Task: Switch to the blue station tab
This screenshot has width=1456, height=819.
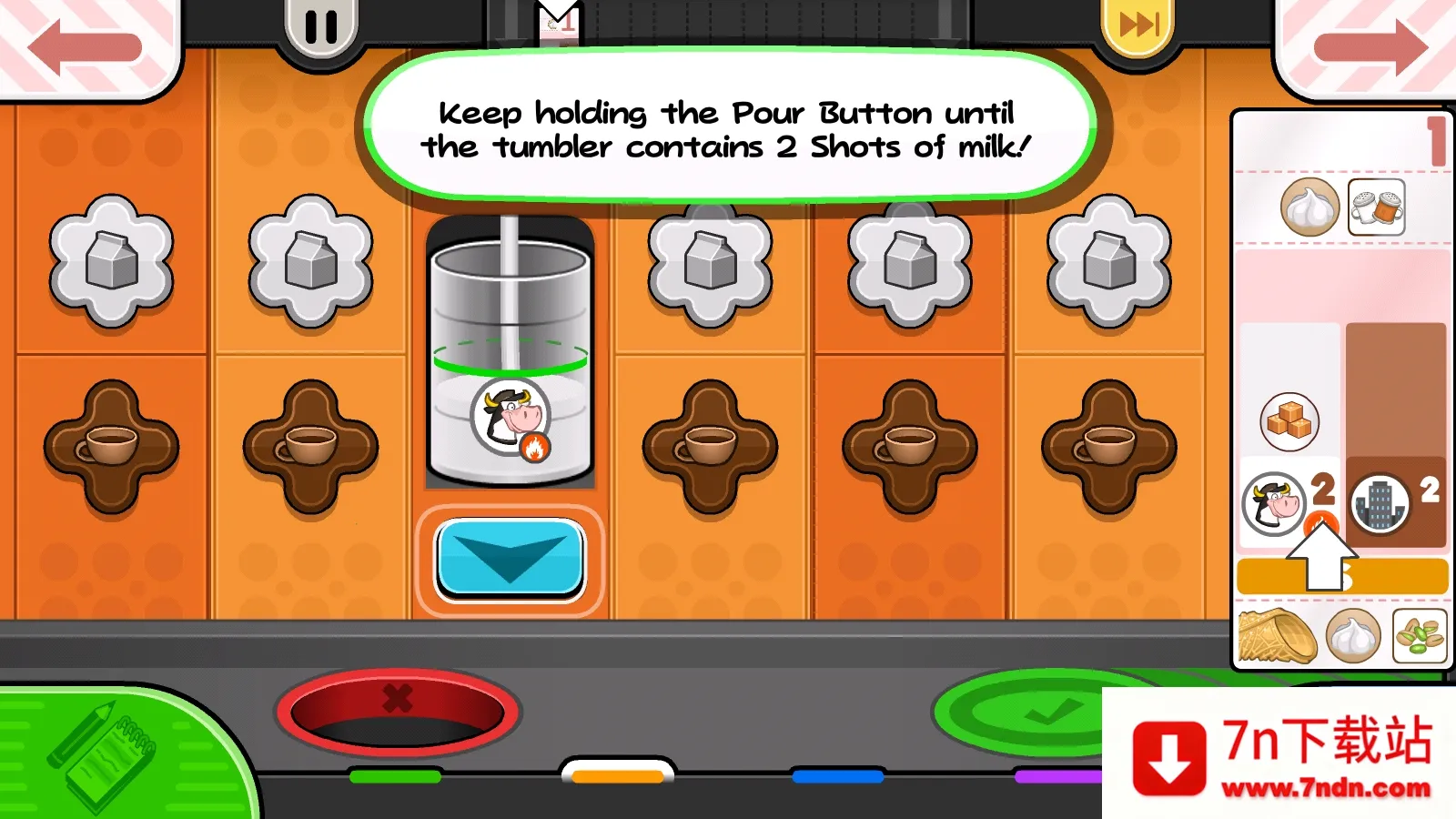Action: pyautogui.click(x=837, y=776)
